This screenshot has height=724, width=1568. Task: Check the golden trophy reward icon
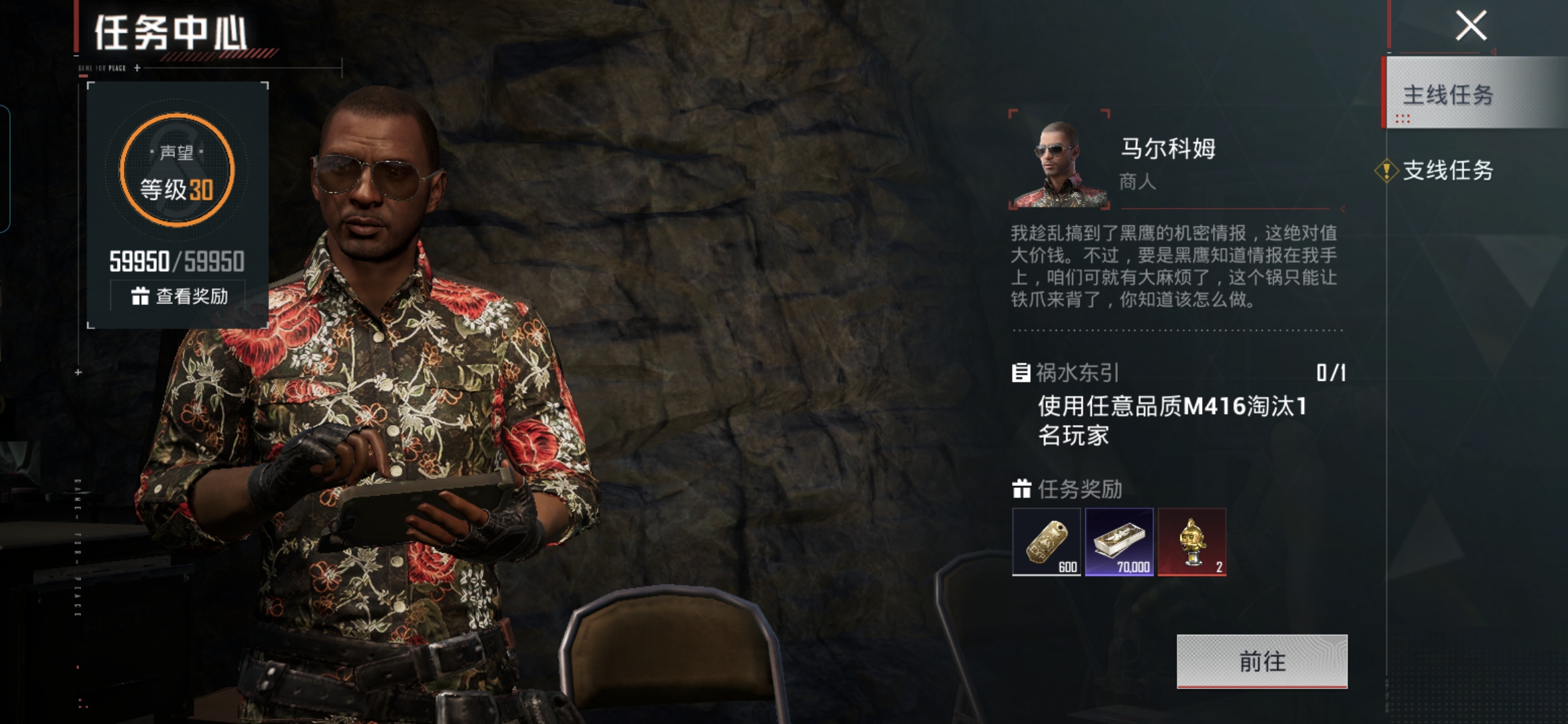(x=1192, y=542)
